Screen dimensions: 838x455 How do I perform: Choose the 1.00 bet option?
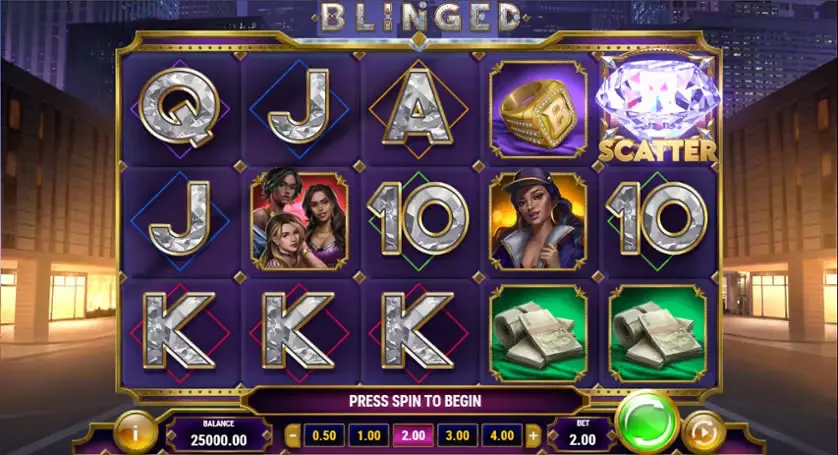click(369, 436)
